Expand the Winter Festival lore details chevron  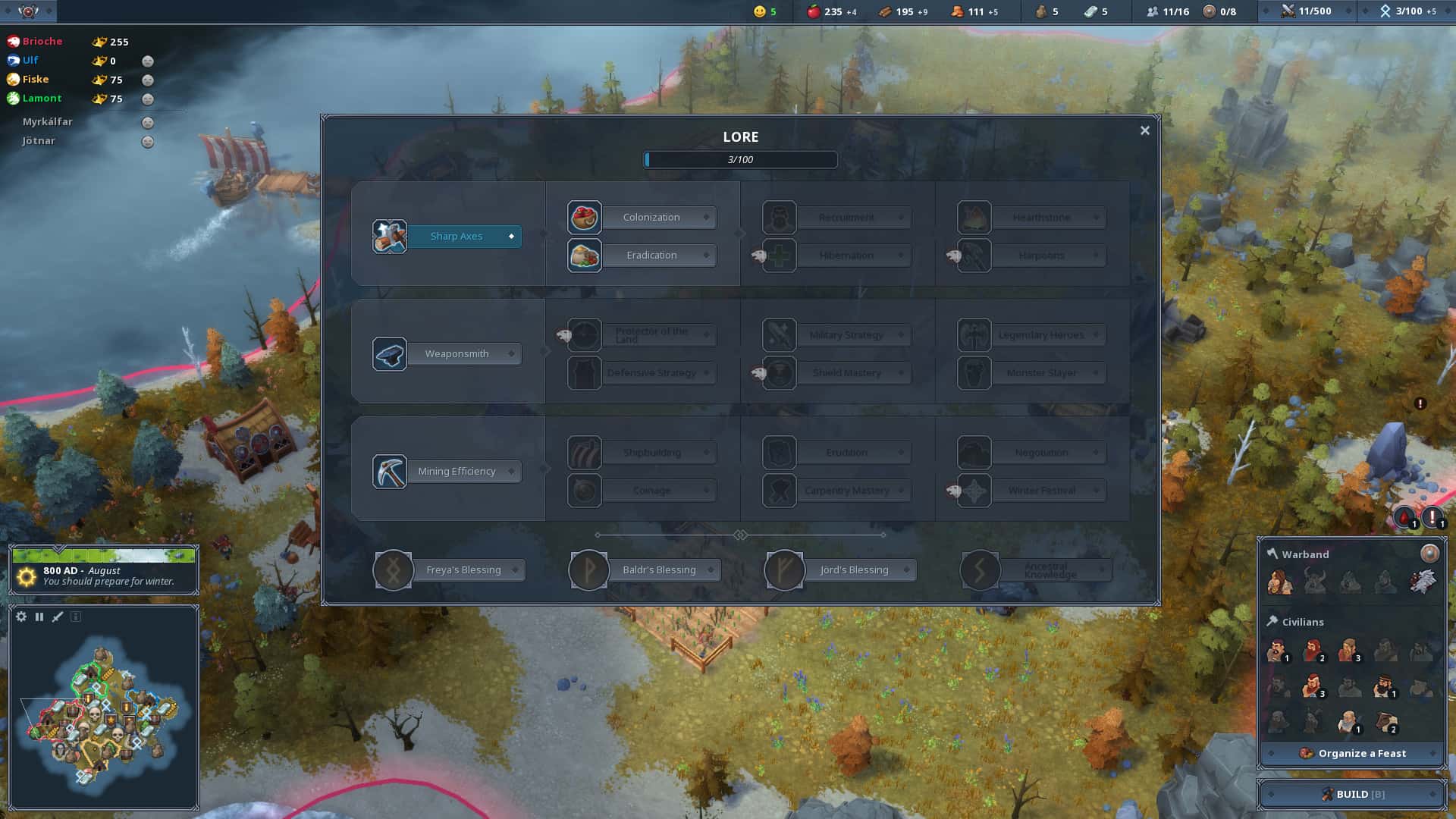(x=1097, y=491)
